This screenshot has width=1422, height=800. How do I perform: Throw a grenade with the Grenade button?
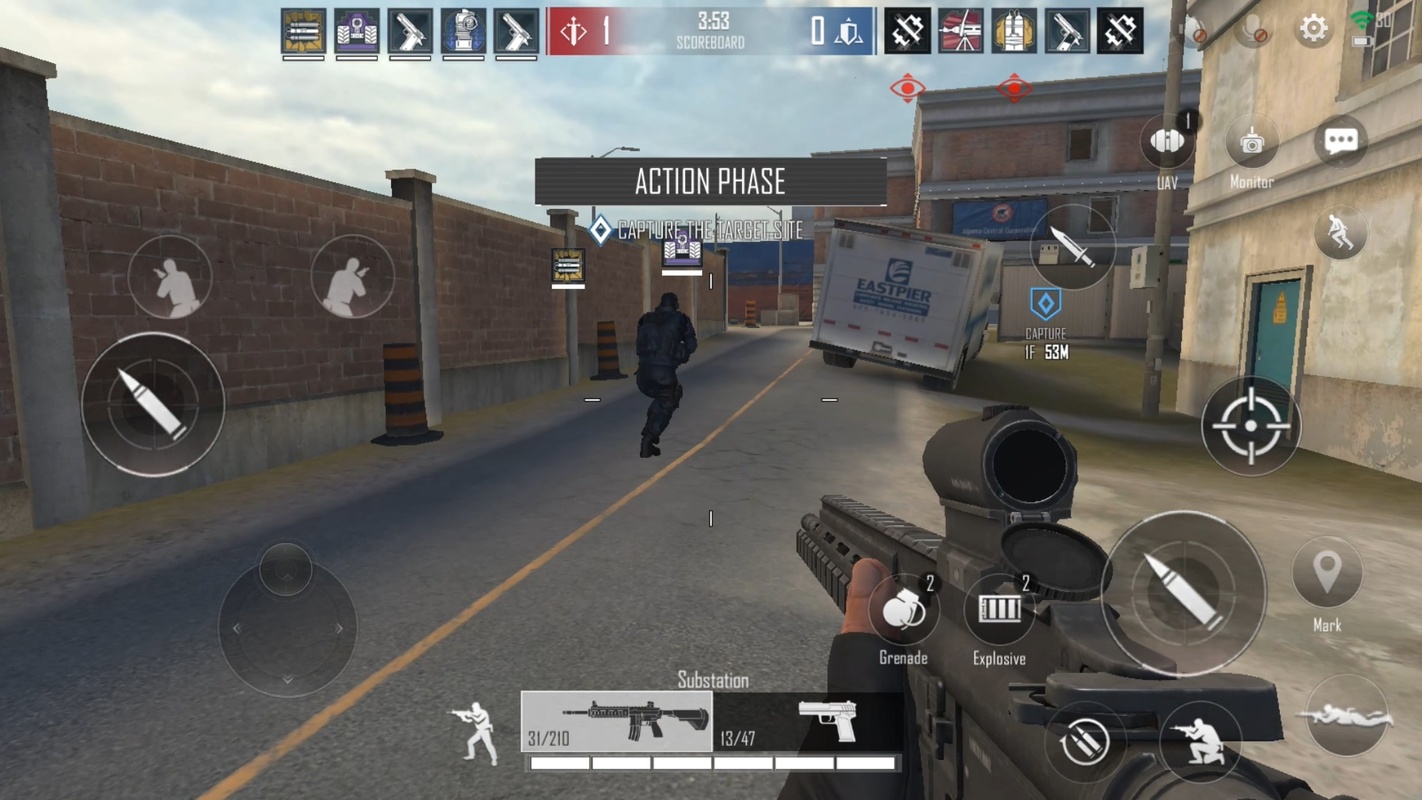coord(903,609)
